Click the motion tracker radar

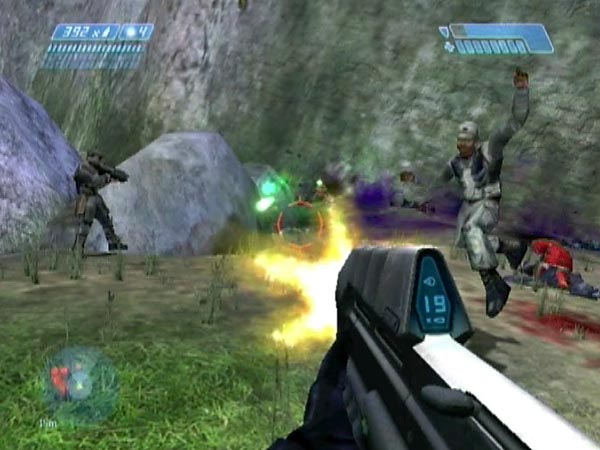(x=80, y=384)
